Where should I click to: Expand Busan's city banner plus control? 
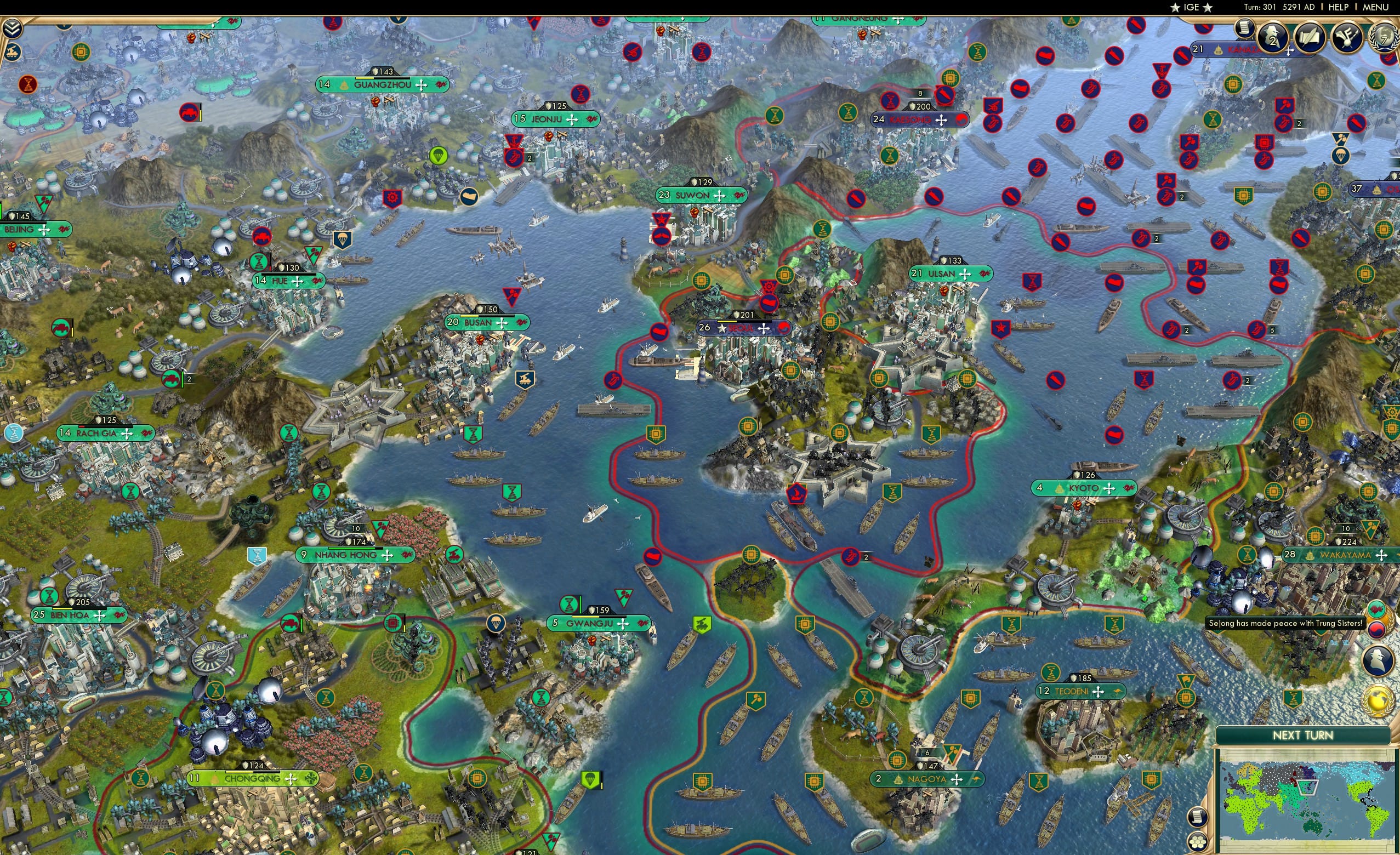tap(502, 323)
